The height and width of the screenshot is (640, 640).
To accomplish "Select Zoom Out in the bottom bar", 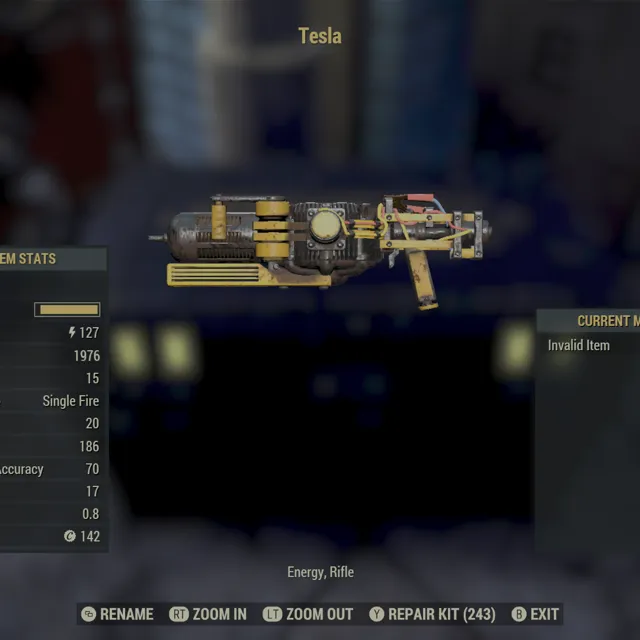I will click(308, 614).
